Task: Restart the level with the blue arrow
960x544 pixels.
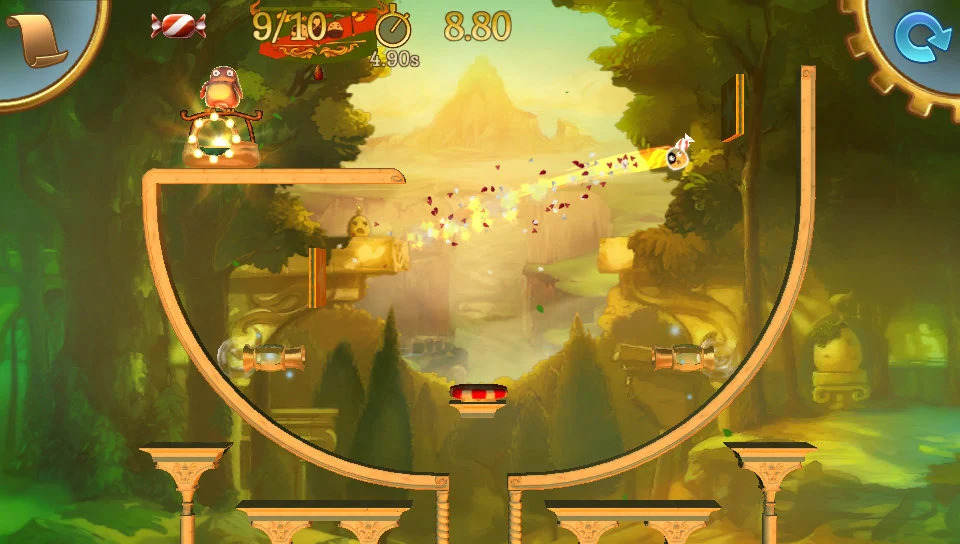Action: 917,38
